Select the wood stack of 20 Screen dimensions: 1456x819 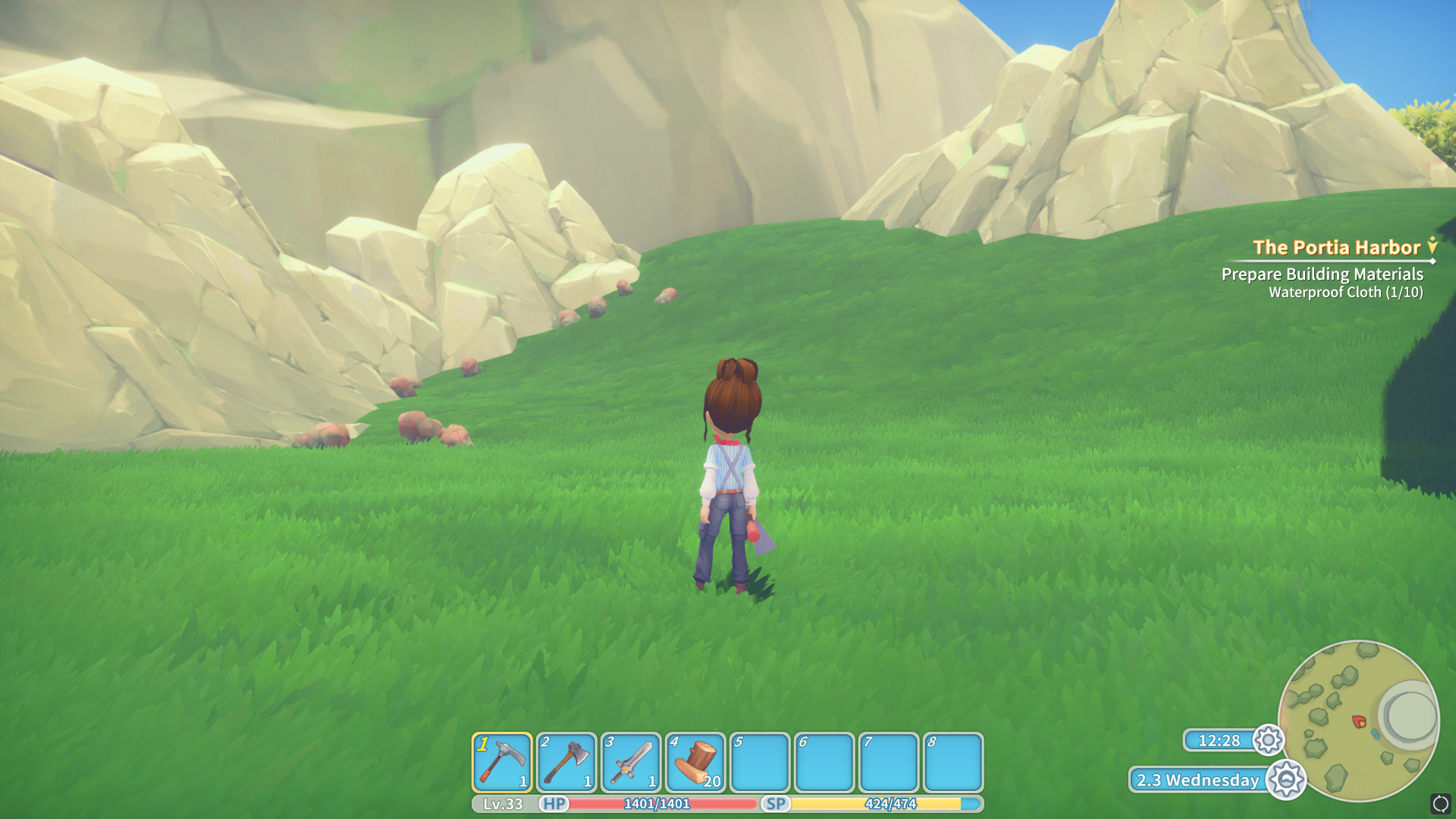(x=695, y=762)
